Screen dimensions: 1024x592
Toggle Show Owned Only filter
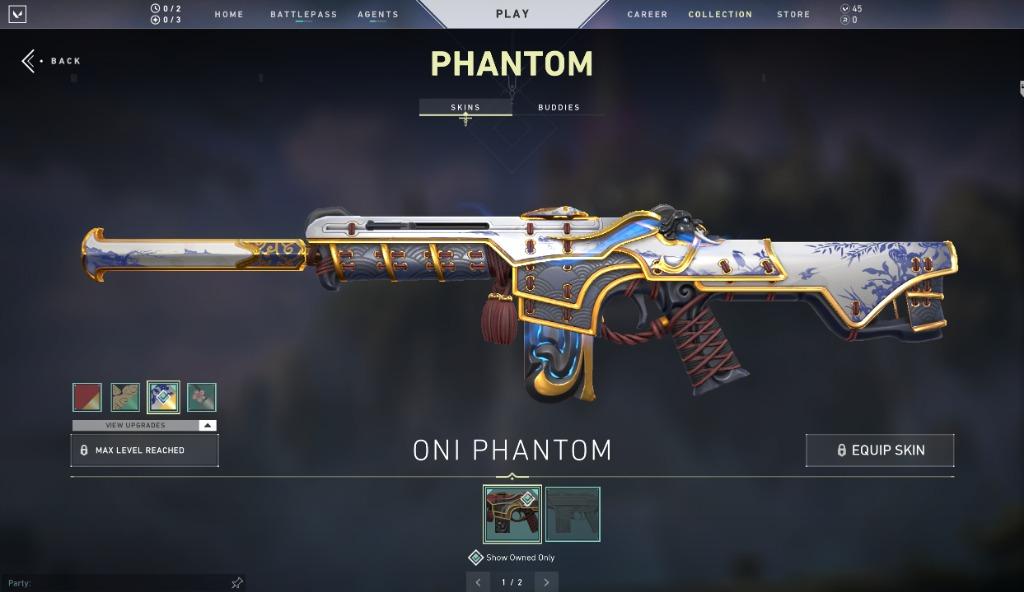pos(477,558)
